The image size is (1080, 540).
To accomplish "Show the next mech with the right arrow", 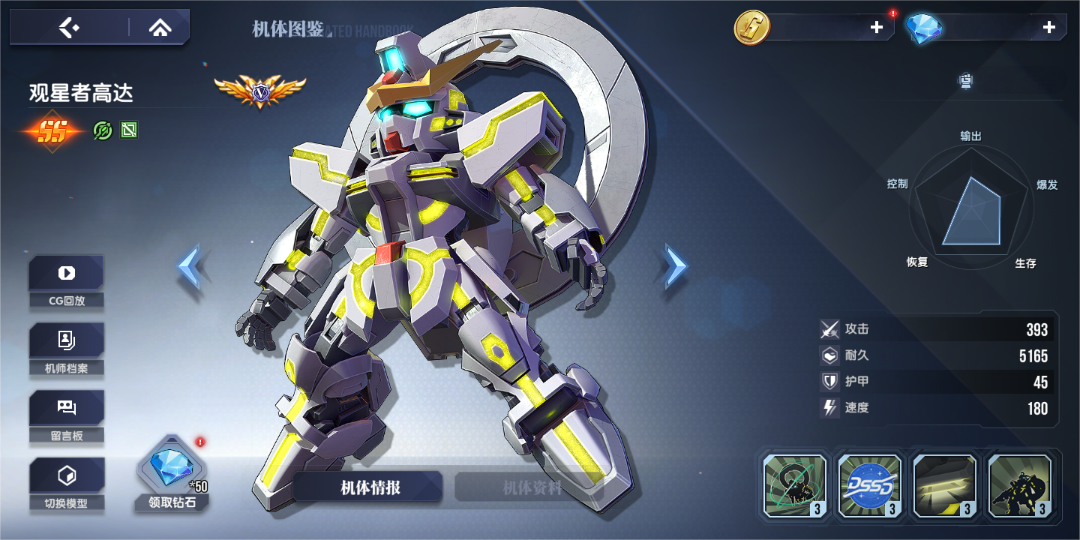I will tap(676, 267).
